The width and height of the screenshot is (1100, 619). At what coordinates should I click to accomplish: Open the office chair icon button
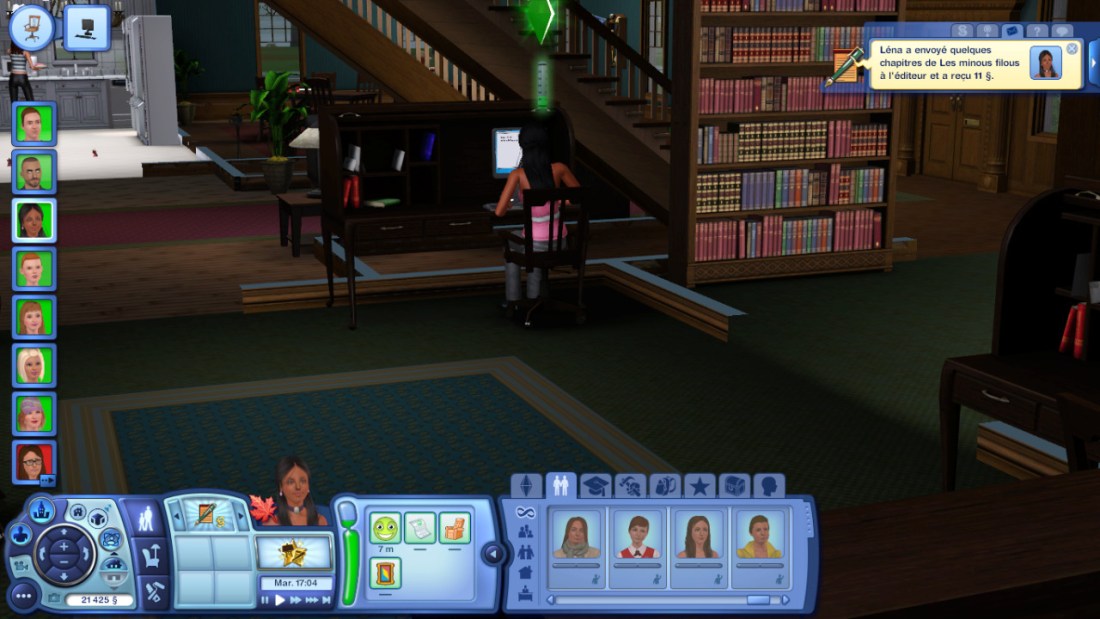(x=32, y=27)
